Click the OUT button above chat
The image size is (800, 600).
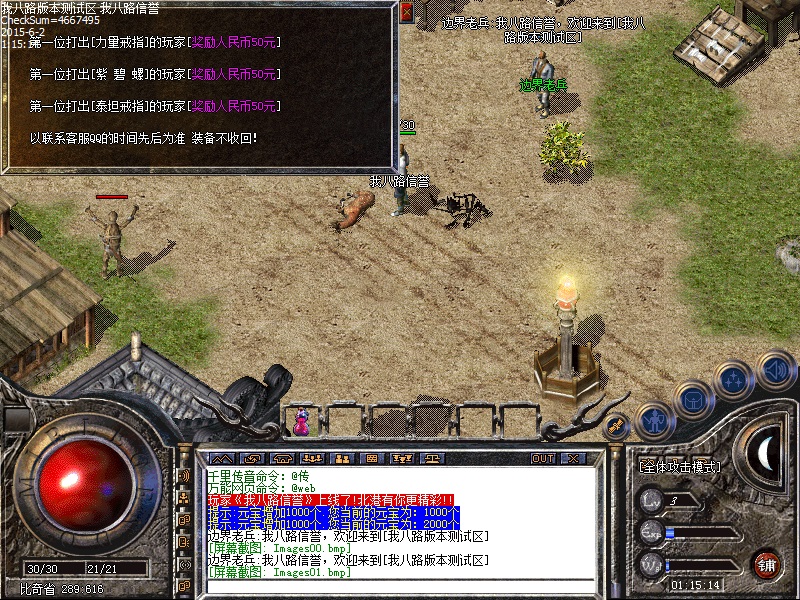(x=543, y=458)
